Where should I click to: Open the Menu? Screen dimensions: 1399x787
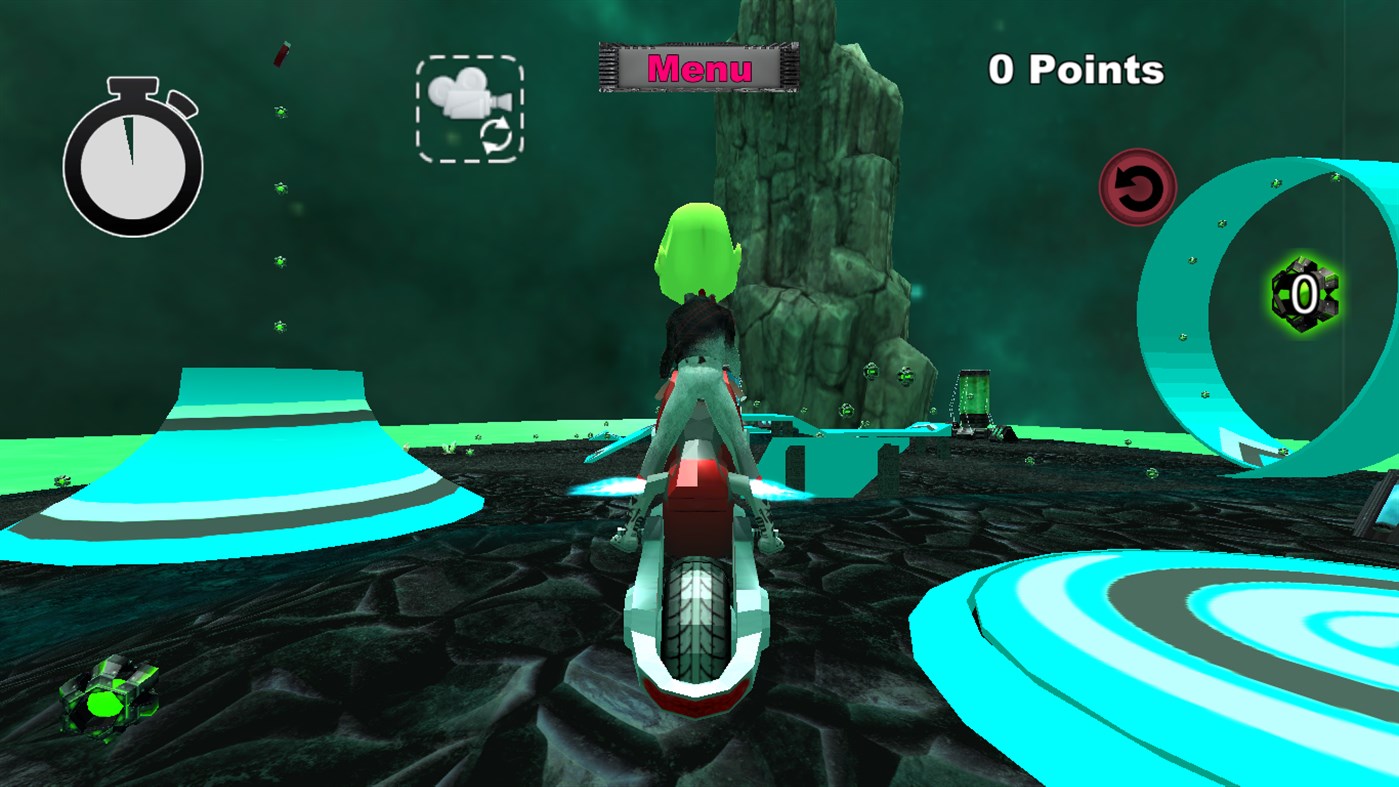700,68
